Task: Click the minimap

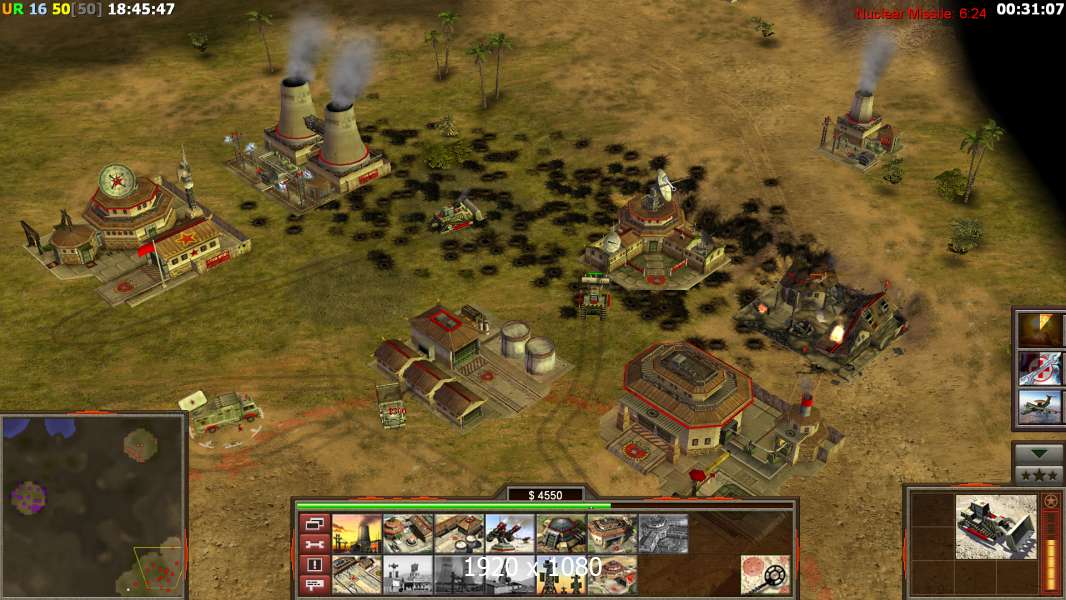Action: coord(93,505)
